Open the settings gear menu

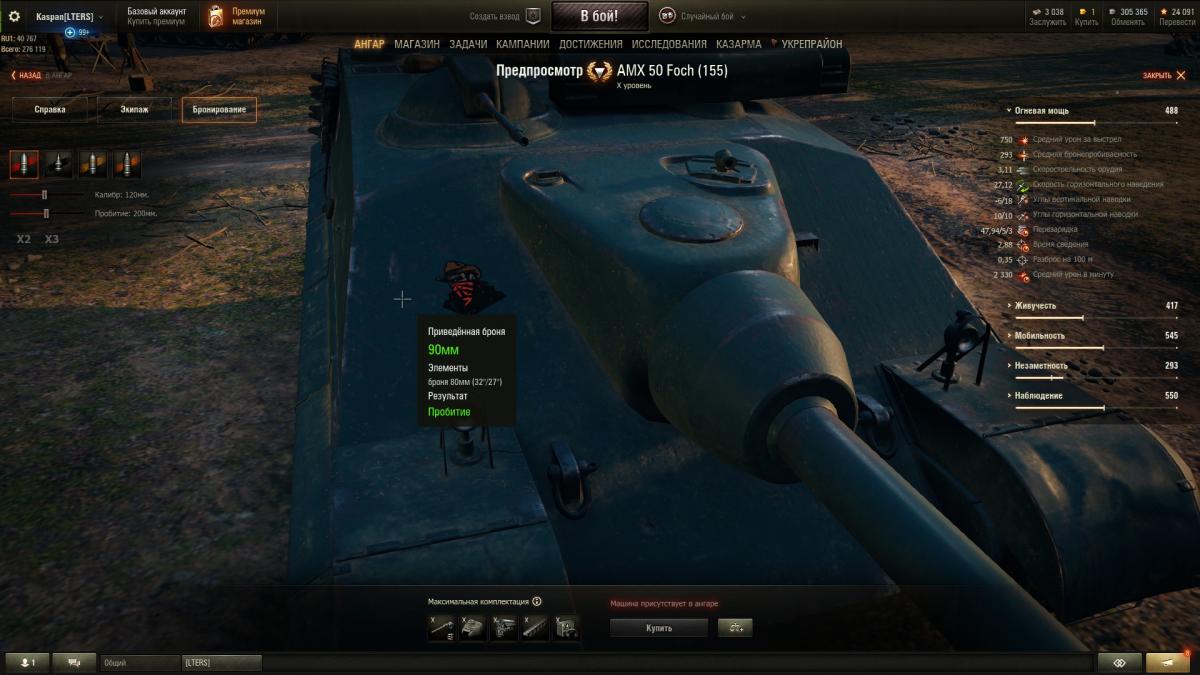click(x=14, y=16)
